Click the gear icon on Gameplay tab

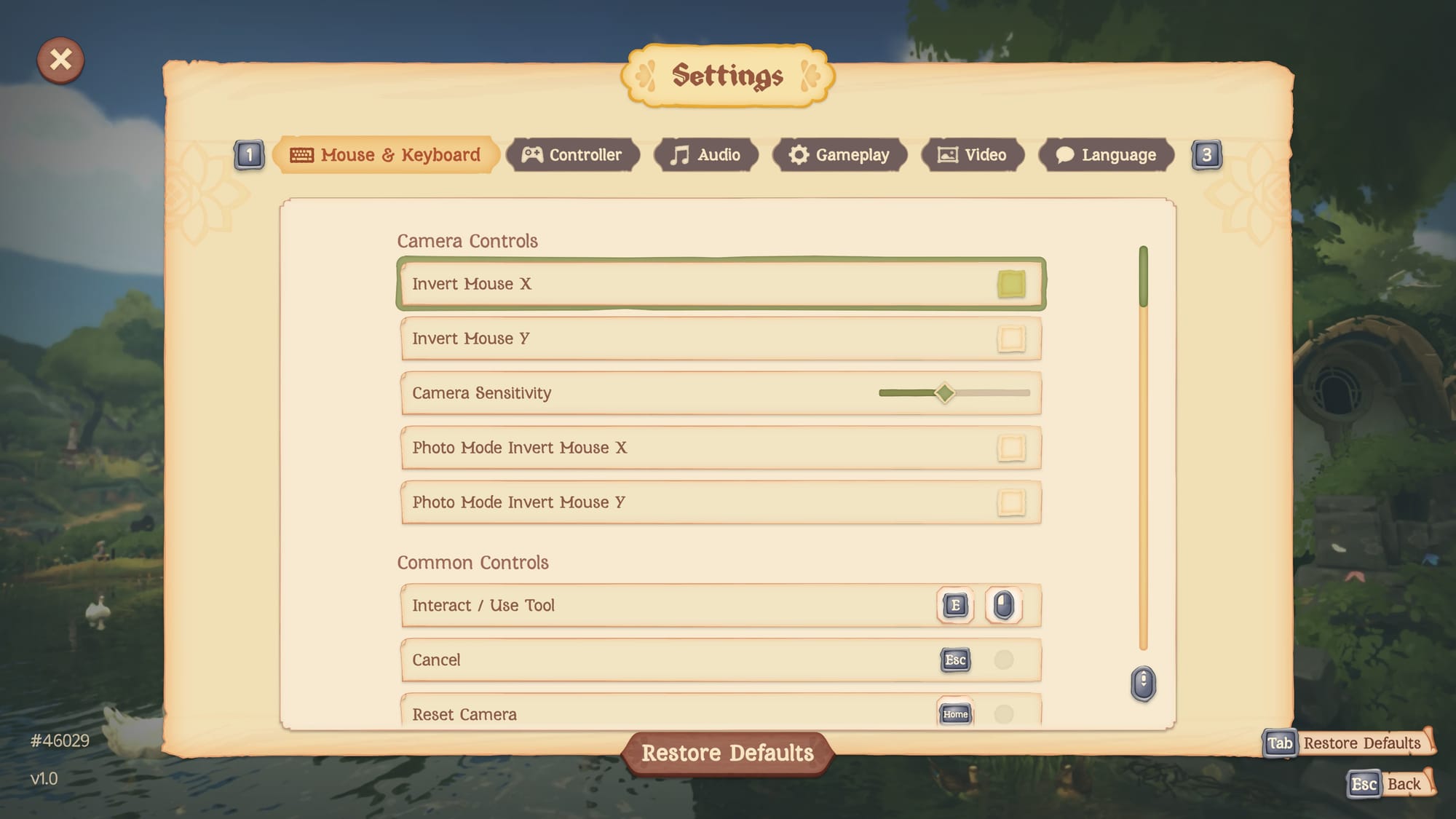point(799,154)
